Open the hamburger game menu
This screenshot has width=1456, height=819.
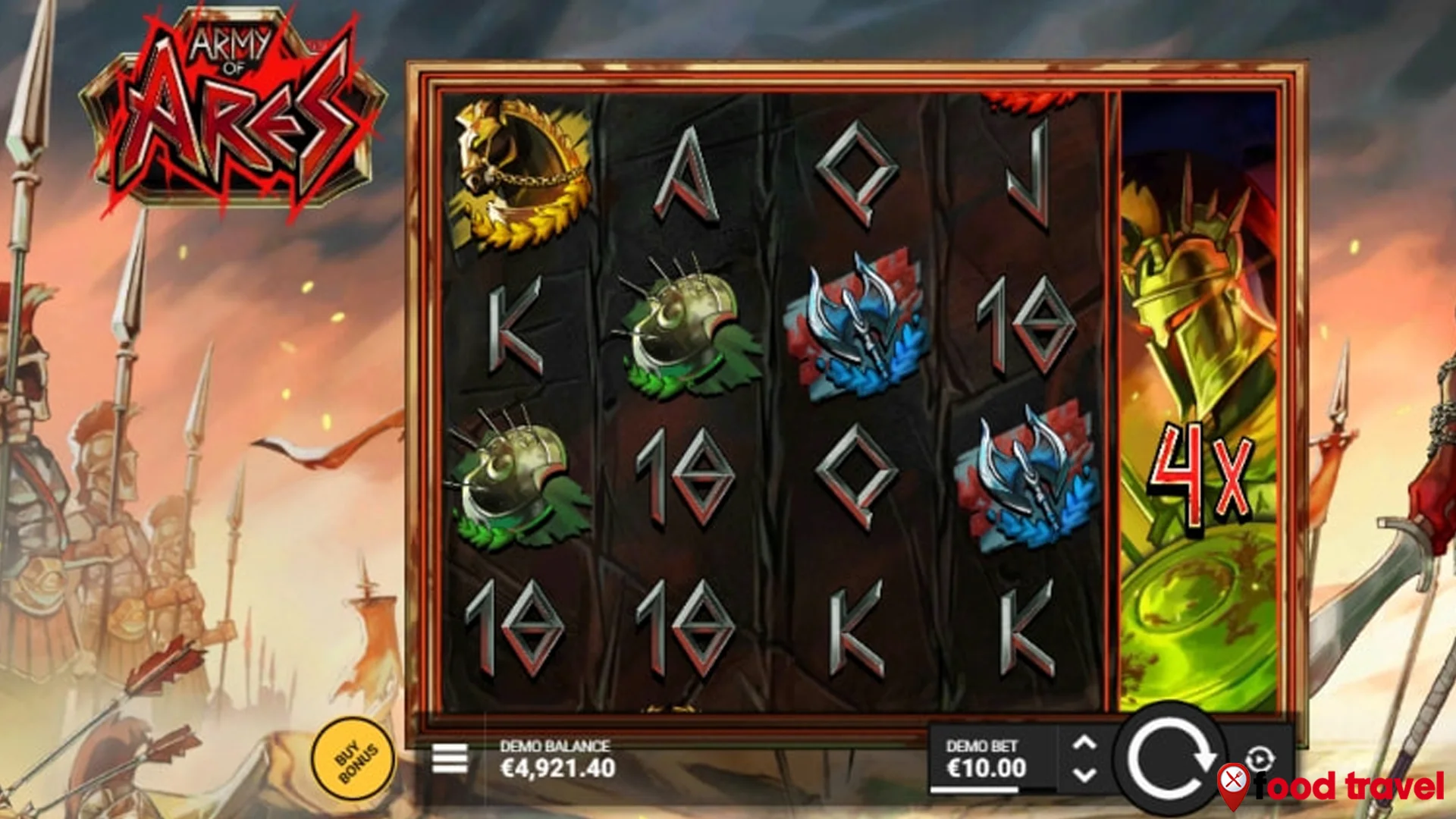450,757
